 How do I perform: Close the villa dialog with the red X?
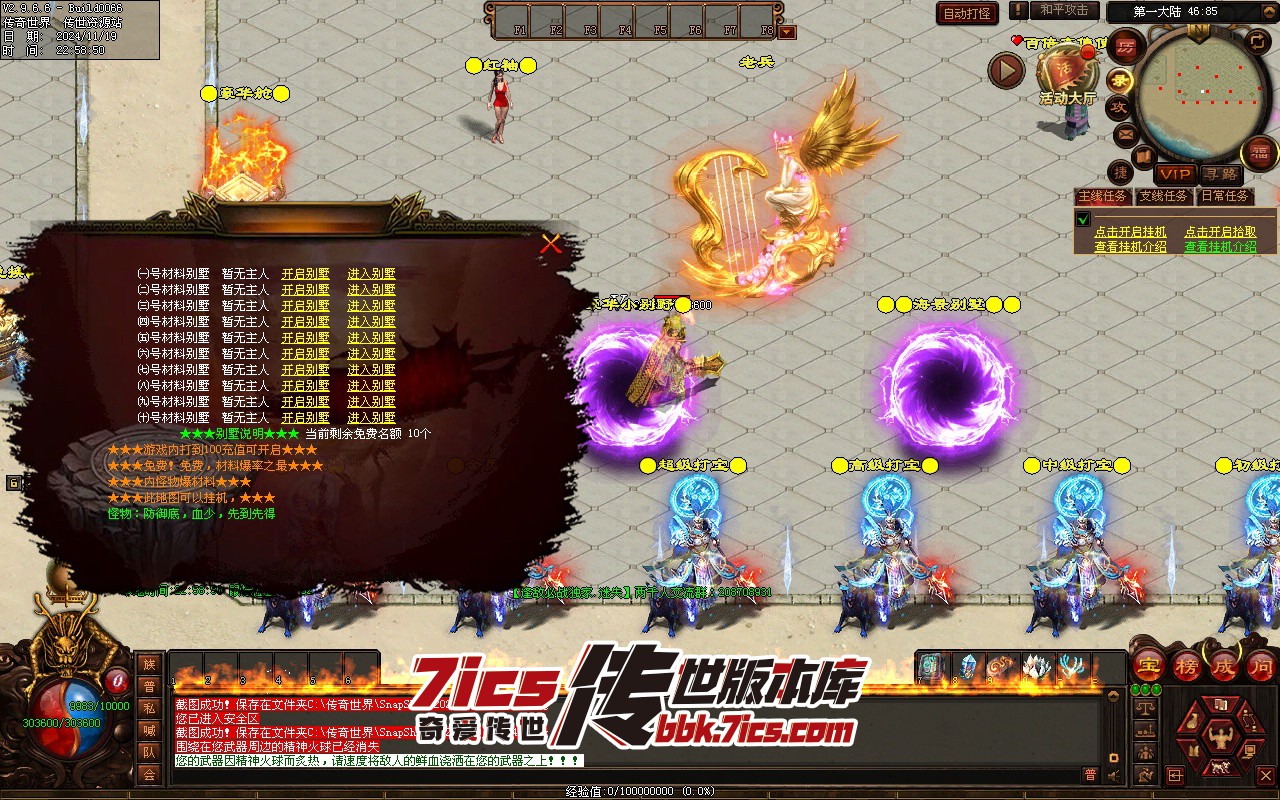(x=551, y=243)
